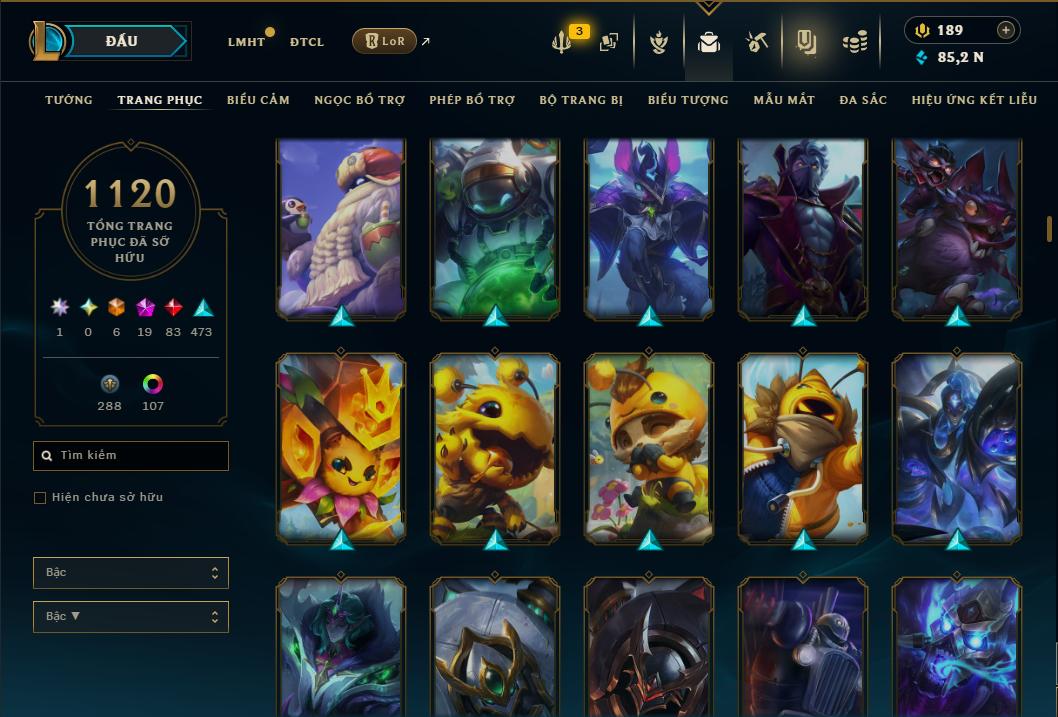1058x717 pixels.
Task: Click the ĐẤU play button
Action: [x=122, y=41]
